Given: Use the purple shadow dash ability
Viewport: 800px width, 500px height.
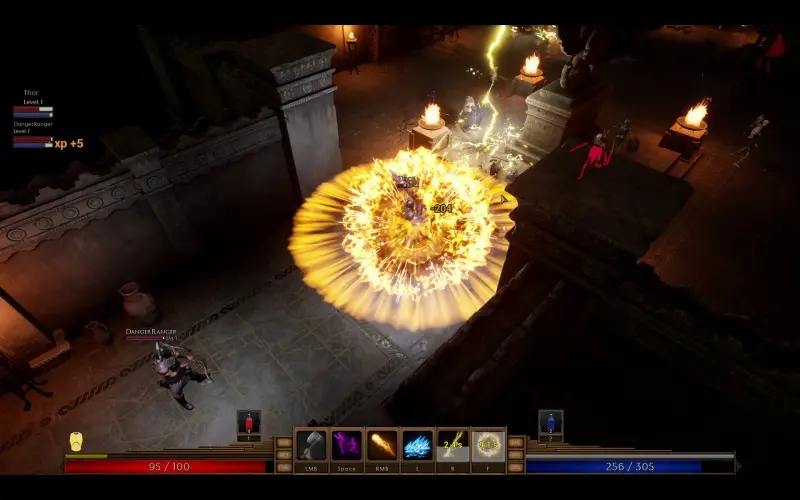Looking at the screenshot, I should (x=347, y=445).
